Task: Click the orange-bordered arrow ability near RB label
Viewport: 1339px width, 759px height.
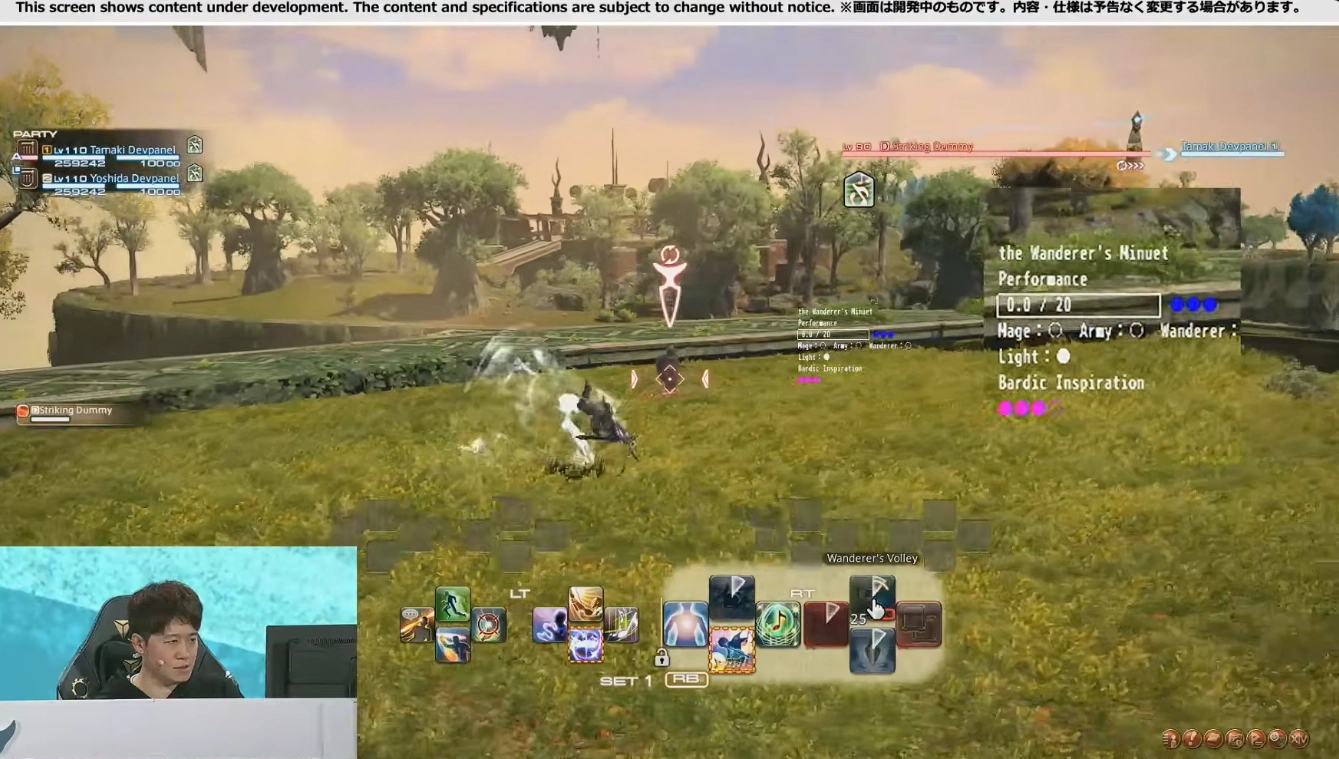Action: [x=731, y=649]
